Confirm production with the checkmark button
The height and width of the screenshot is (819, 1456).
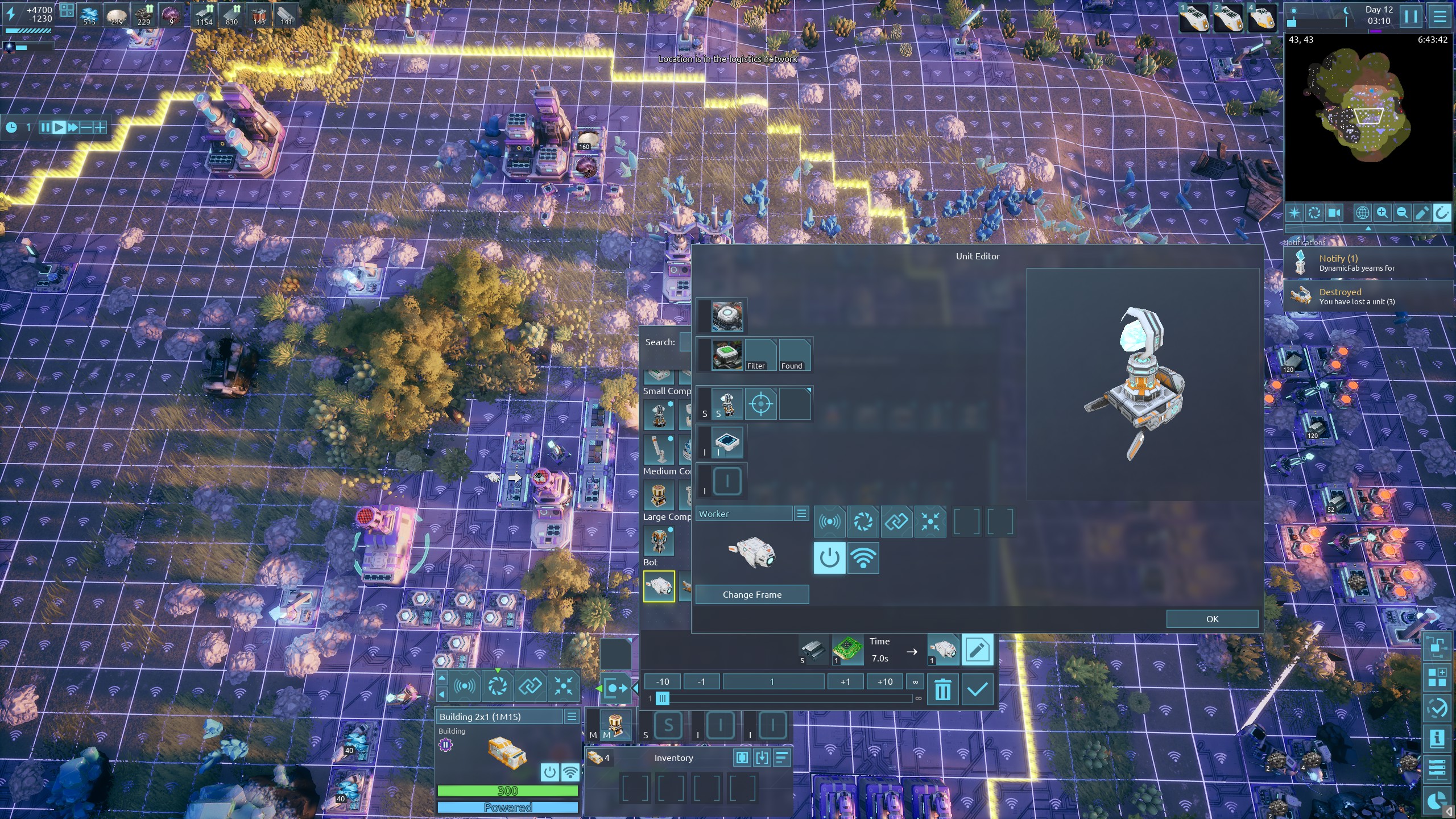click(x=977, y=690)
